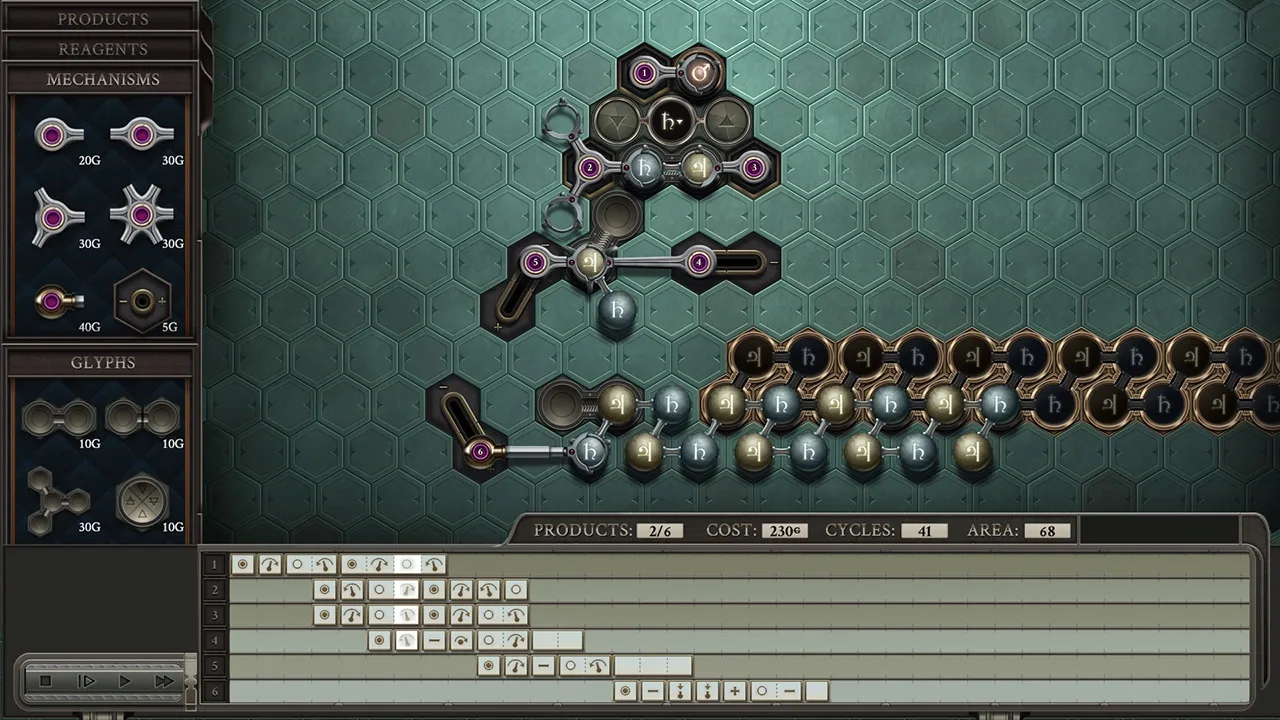The width and height of the screenshot is (1280, 720).
Task: Stop the simulation
Action: point(45,681)
